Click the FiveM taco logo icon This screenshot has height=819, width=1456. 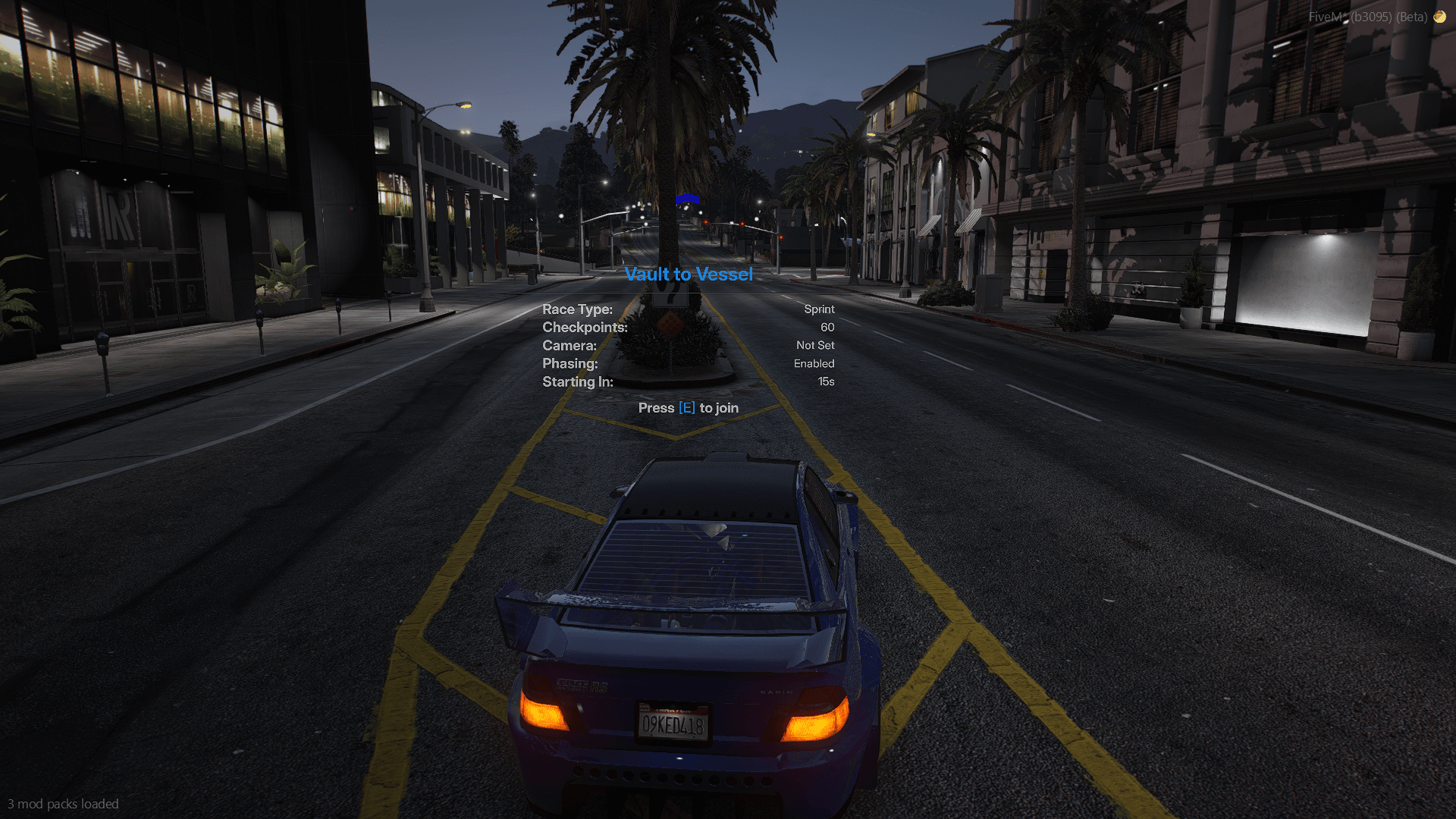coord(1439,16)
